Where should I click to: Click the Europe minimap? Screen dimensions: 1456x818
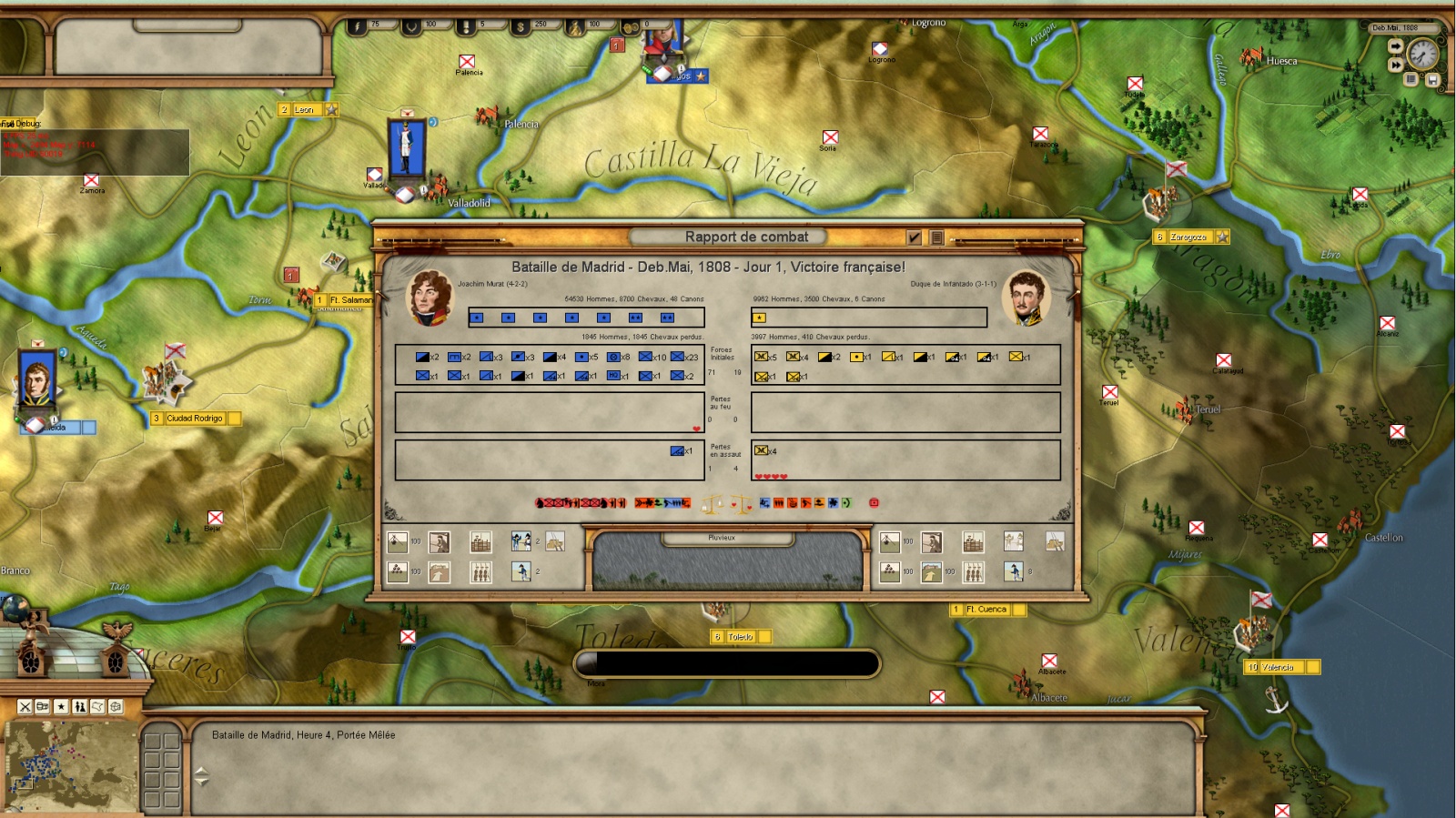coord(70,766)
